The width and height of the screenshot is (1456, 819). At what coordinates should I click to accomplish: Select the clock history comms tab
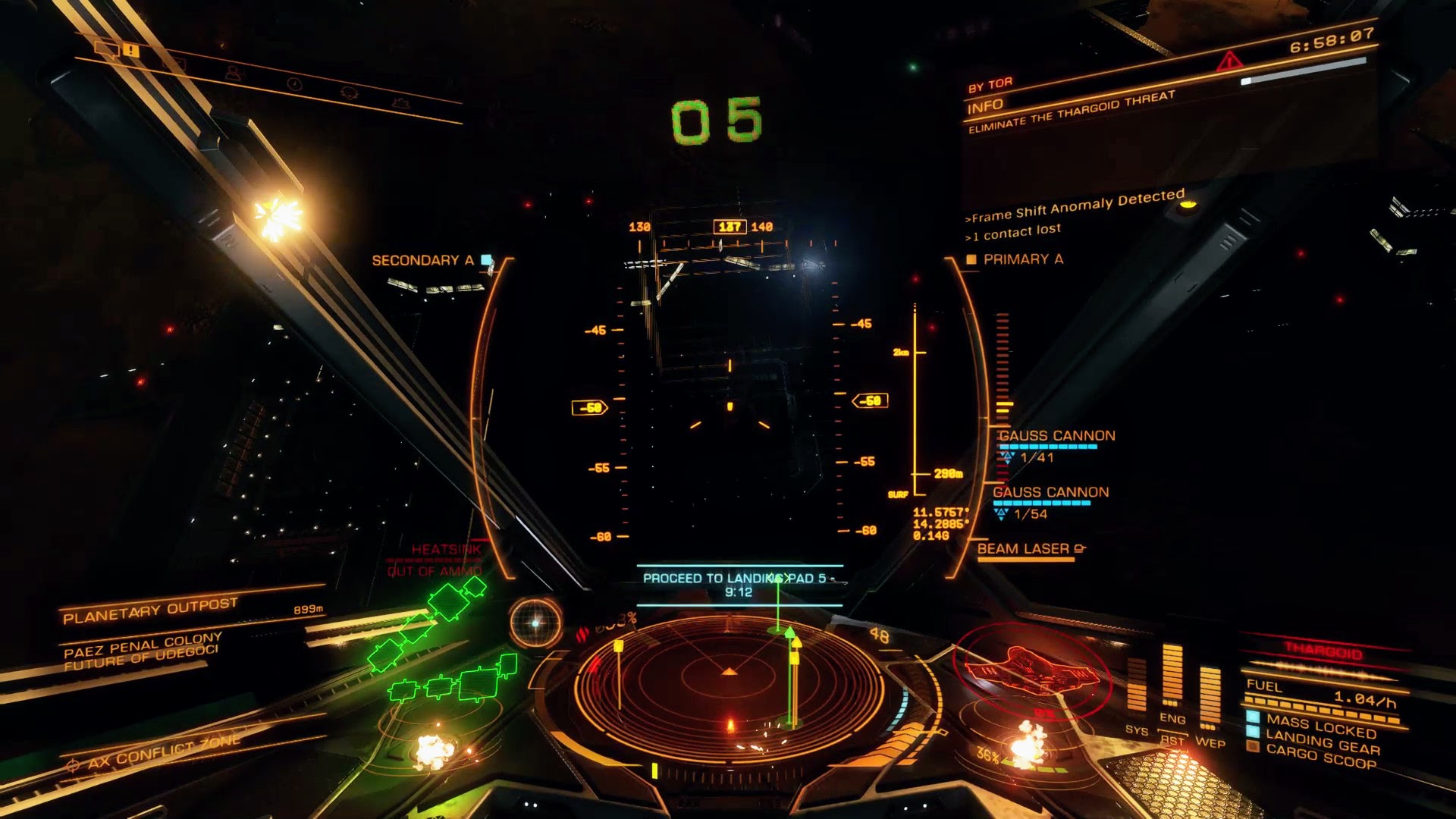coord(294,83)
